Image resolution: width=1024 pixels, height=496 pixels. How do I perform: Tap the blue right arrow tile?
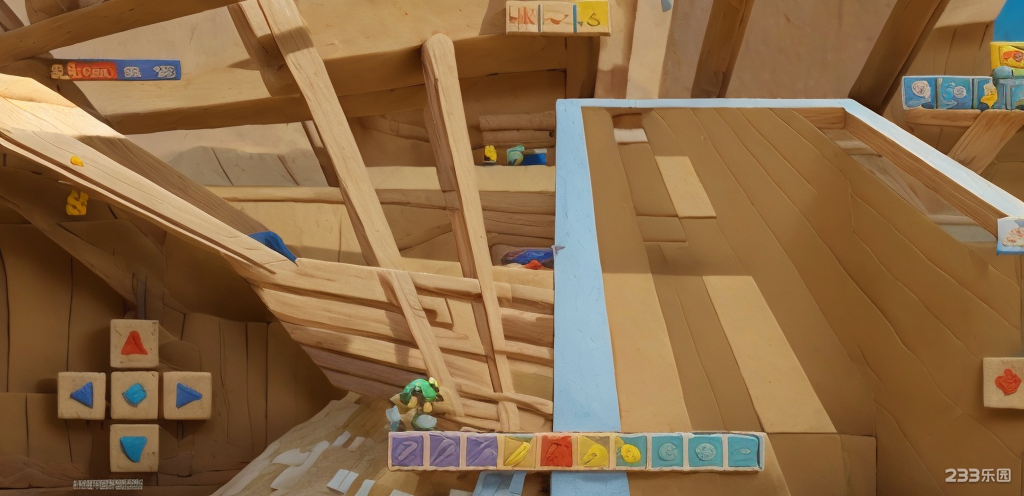(187, 395)
